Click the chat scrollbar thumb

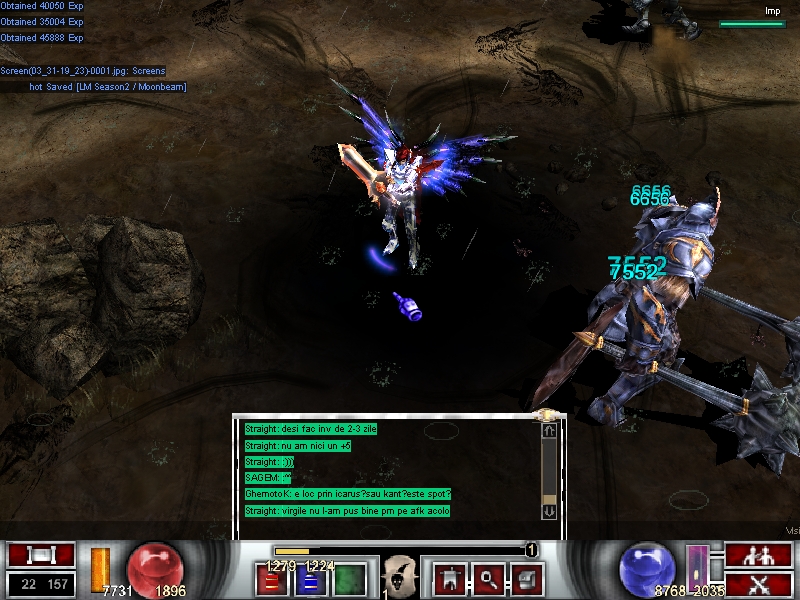click(549, 498)
